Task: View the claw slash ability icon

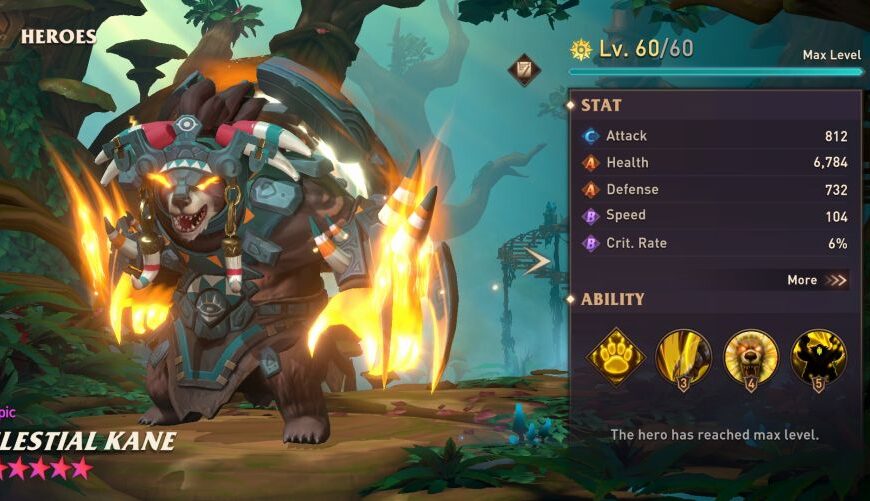Action: 683,356
